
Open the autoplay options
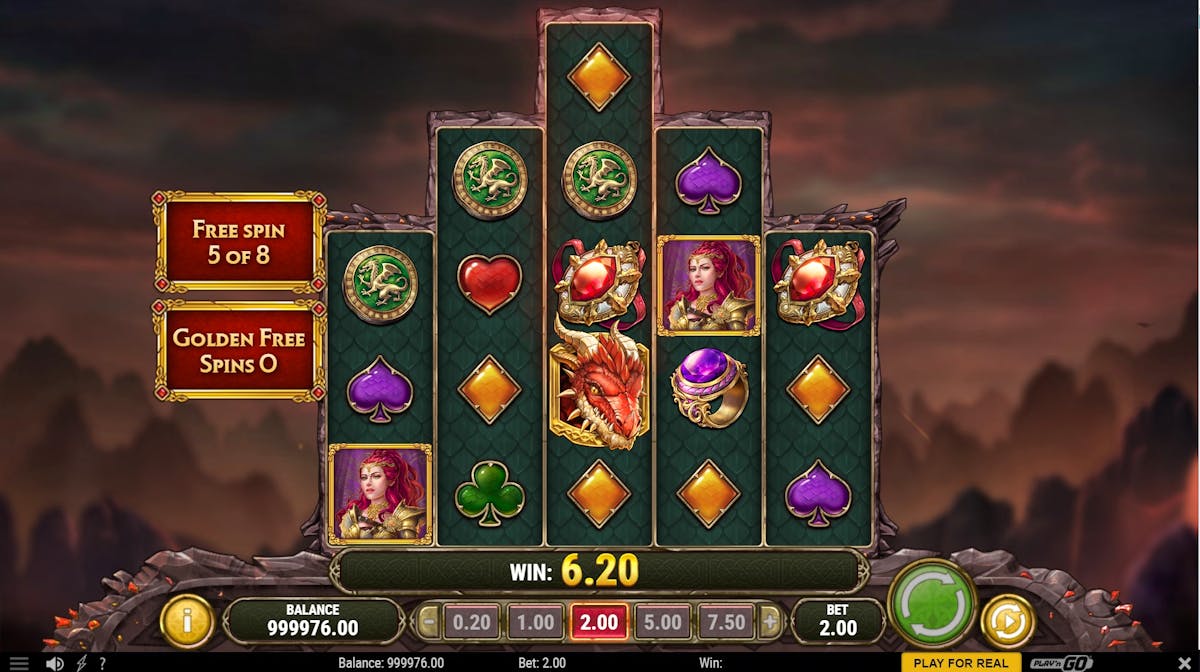(x=1007, y=622)
